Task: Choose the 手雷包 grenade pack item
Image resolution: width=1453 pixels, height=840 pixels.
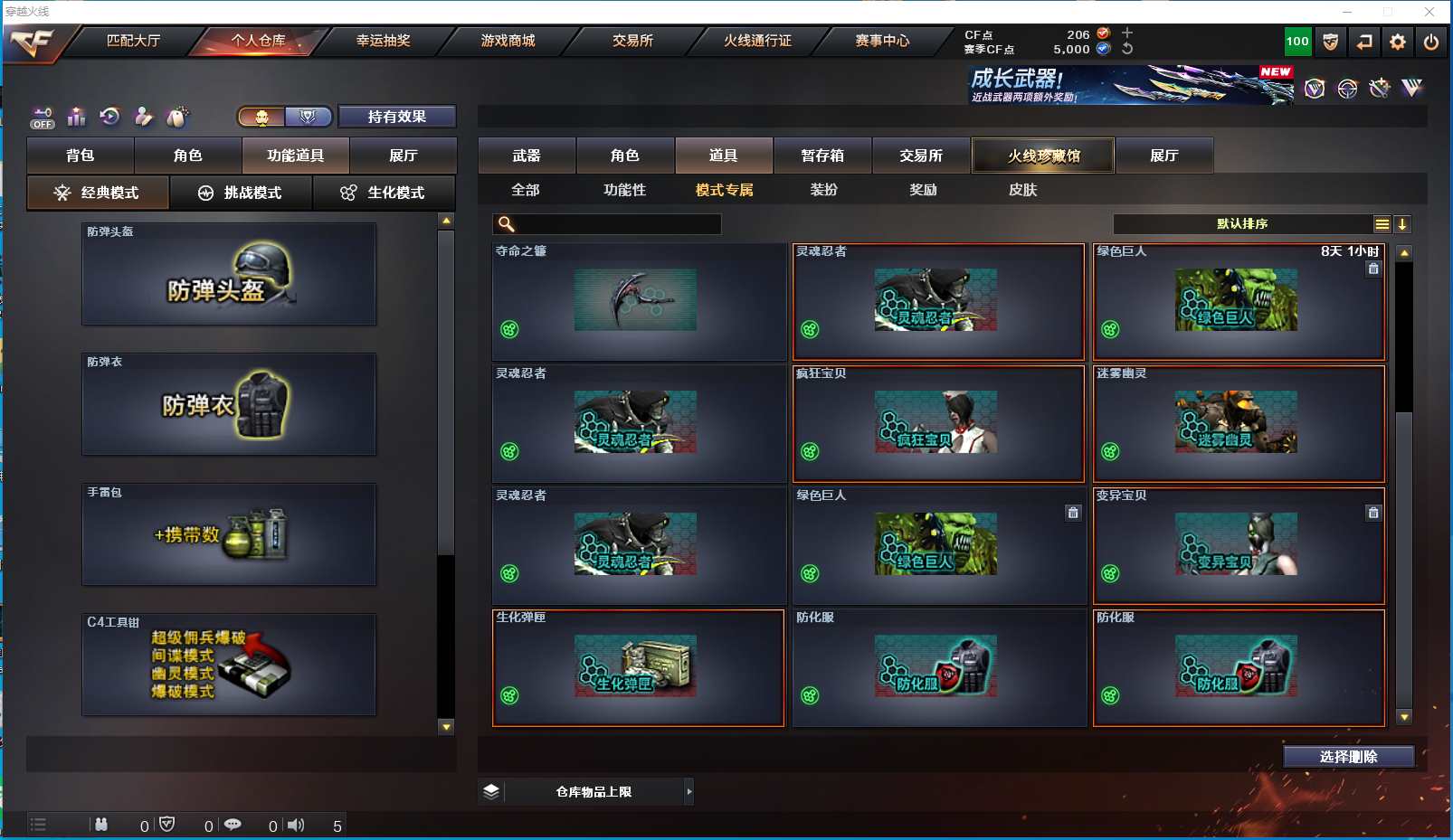Action: tap(229, 534)
